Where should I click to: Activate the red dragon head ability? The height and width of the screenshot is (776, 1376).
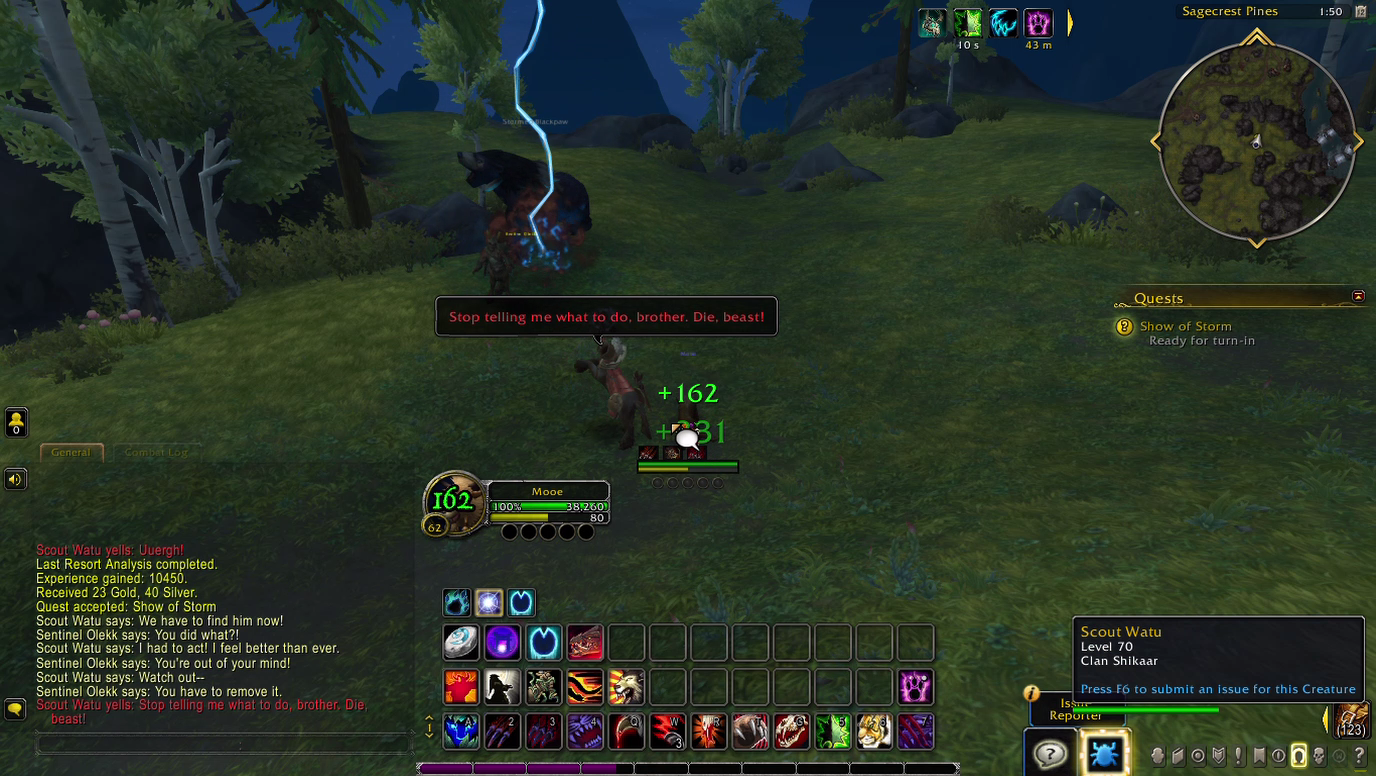tap(585, 643)
